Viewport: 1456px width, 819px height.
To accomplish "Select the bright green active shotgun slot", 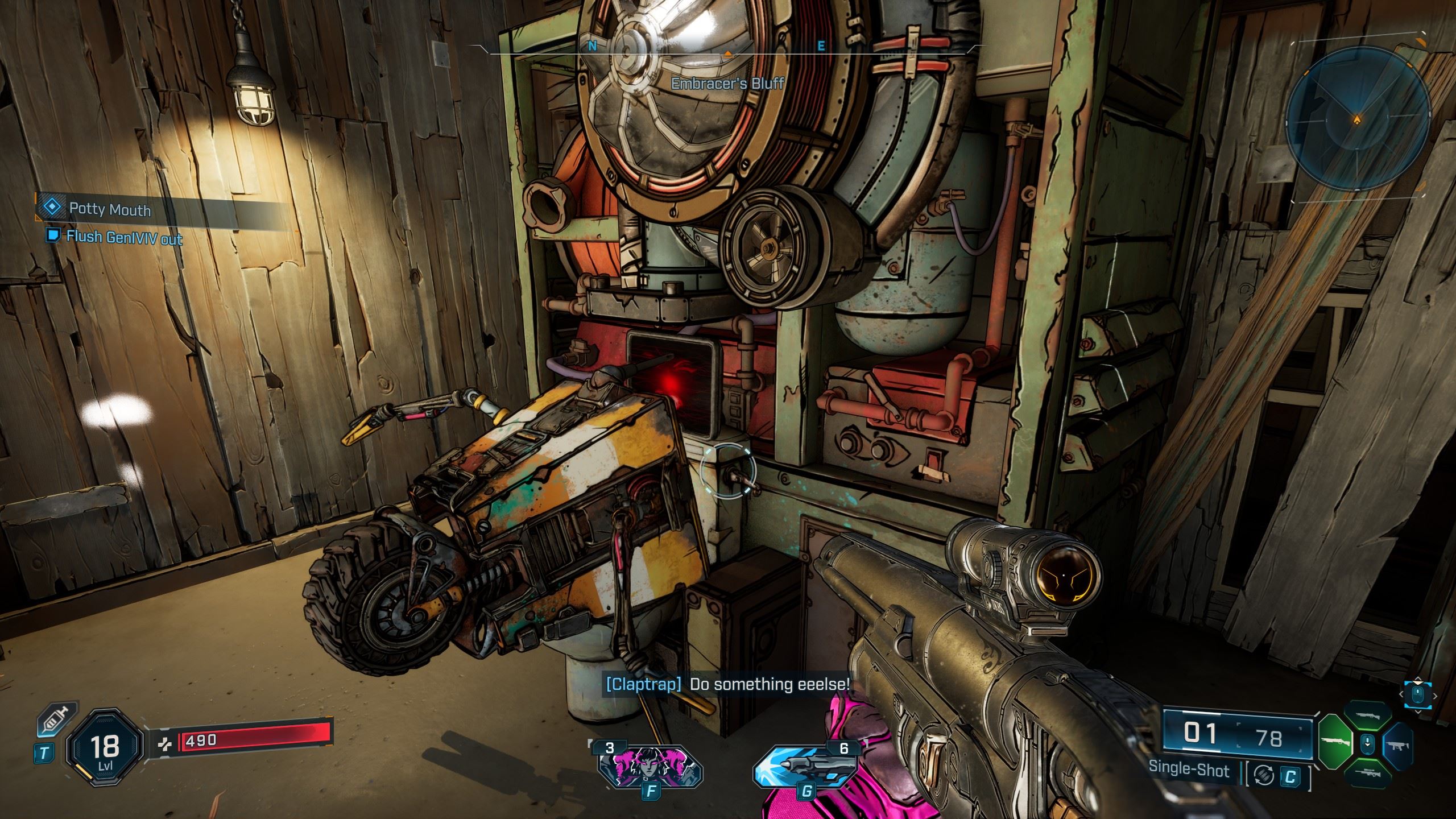I will click(x=1335, y=742).
